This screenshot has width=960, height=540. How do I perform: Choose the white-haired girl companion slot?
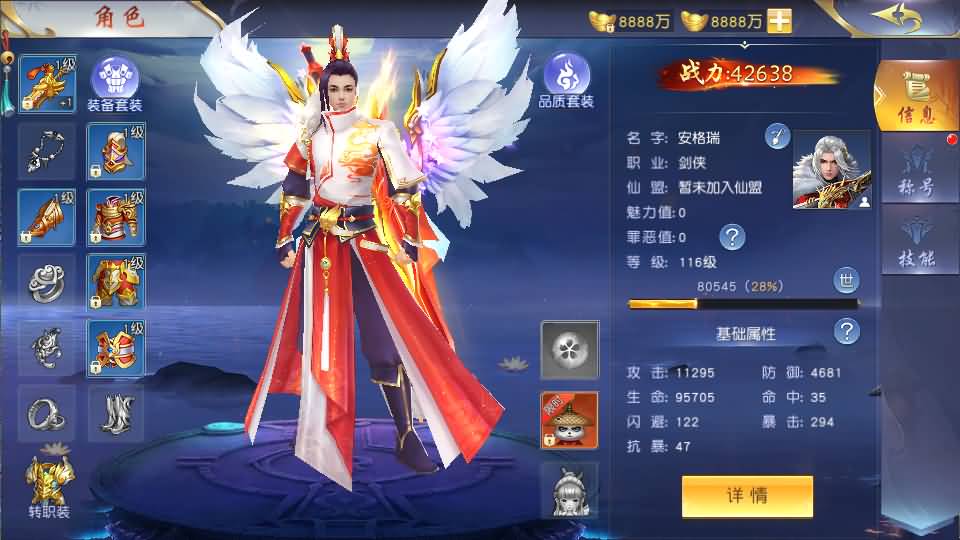click(569, 488)
